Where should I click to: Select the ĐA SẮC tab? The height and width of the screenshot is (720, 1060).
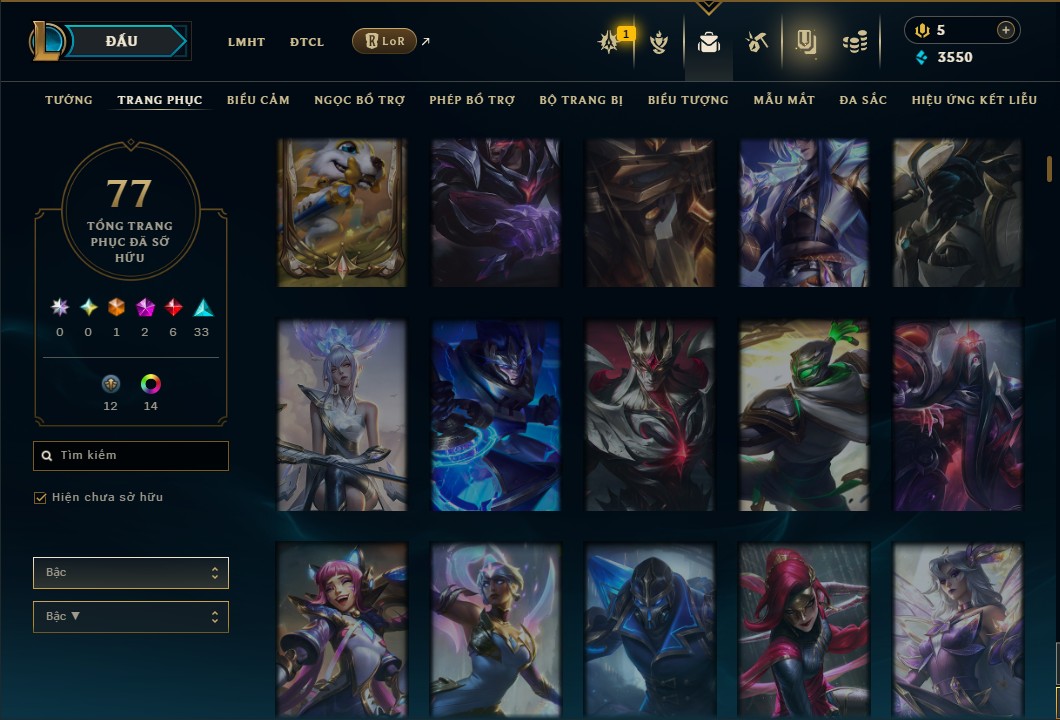click(863, 100)
